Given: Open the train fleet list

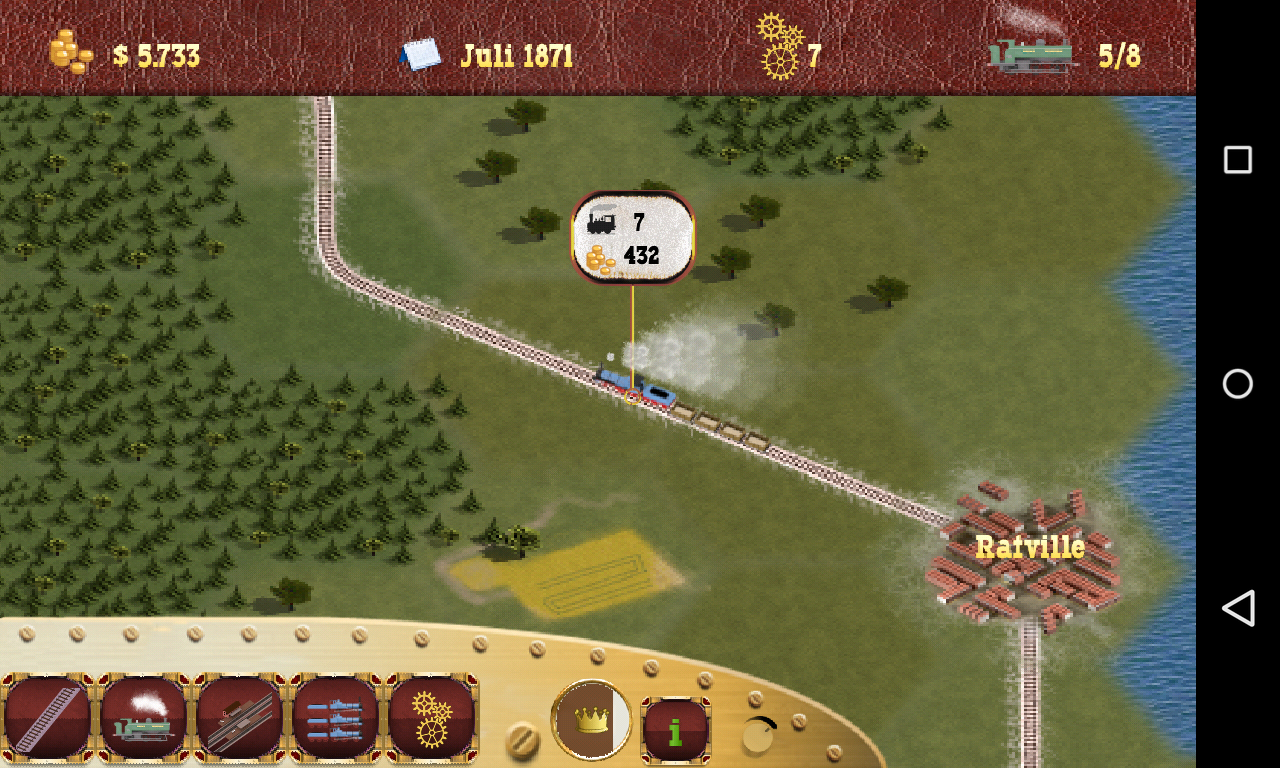Looking at the screenshot, I should pyautogui.click(x=335, y=718).
